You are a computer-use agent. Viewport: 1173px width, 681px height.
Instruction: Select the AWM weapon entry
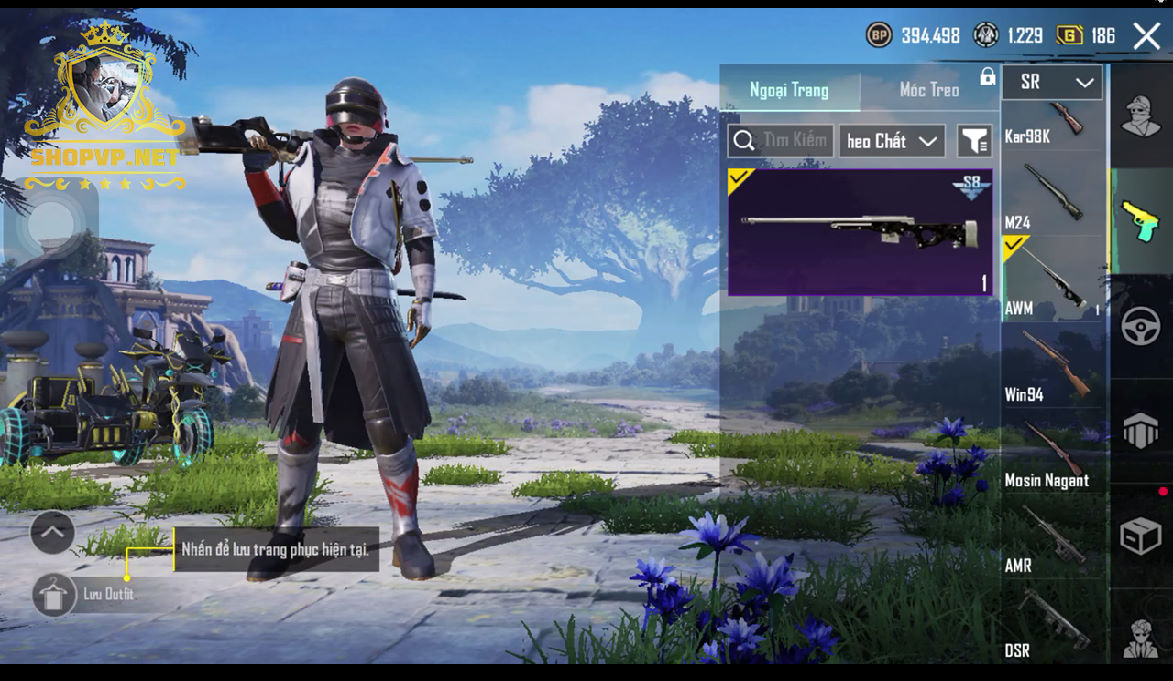click(x=1052, y=280)
